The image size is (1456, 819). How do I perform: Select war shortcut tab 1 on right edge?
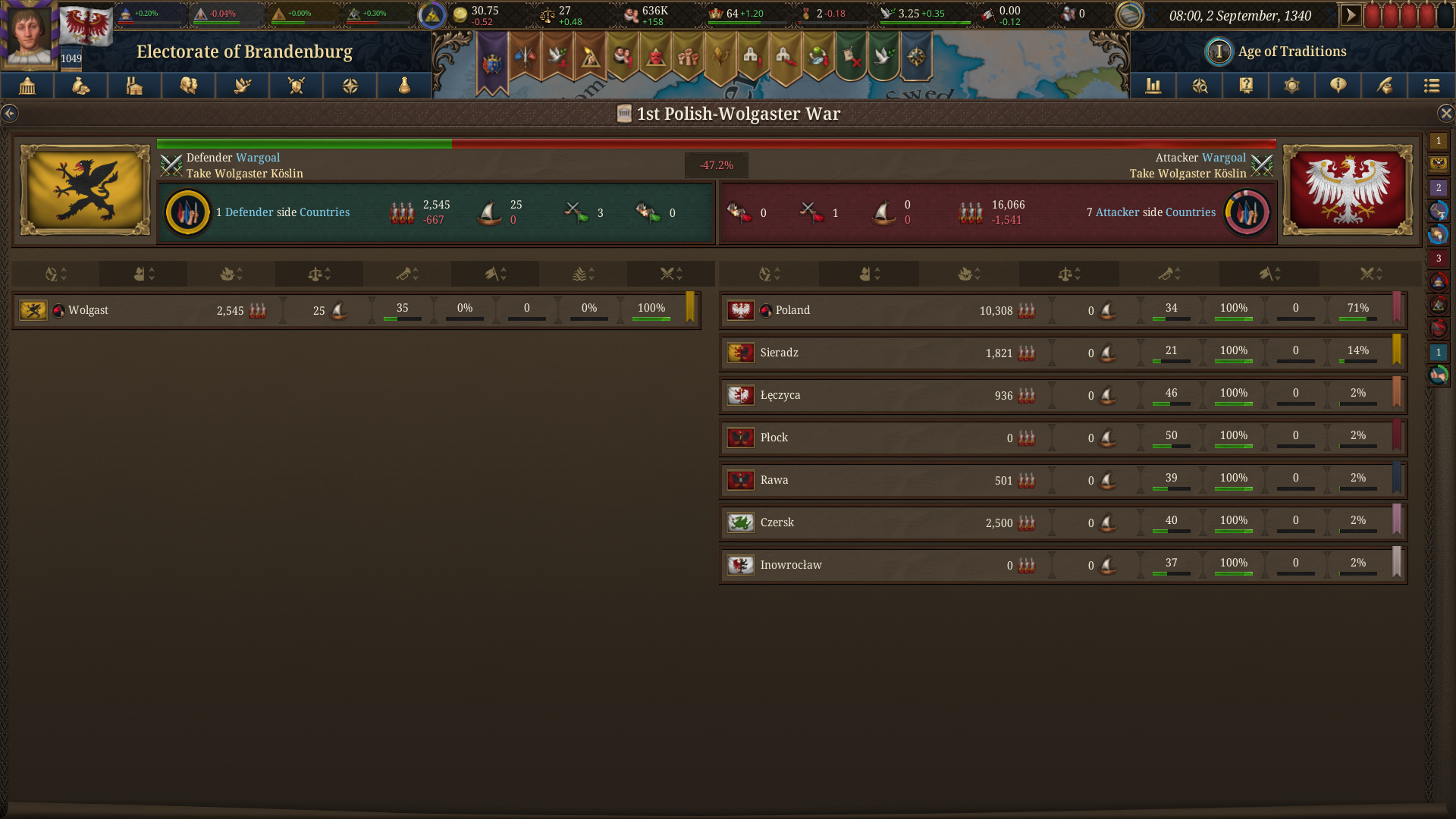tap(1439, 141)
